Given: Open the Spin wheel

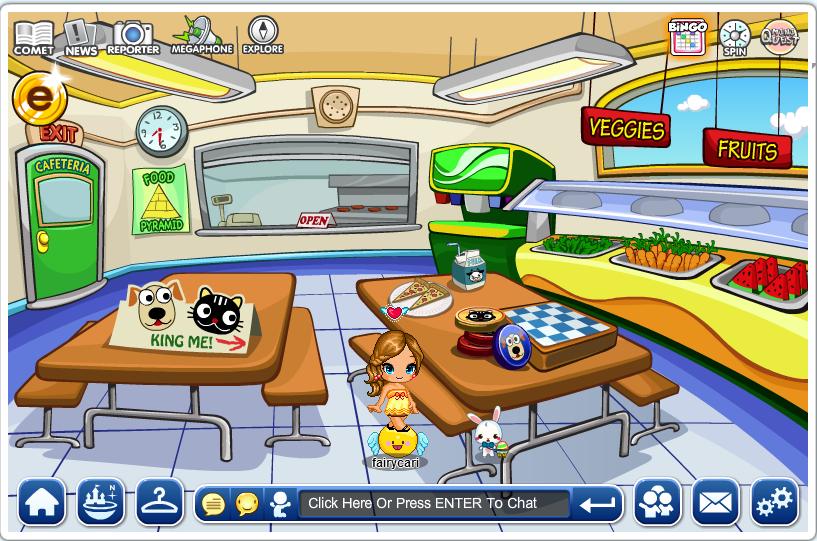Looking at the screenshot, I should [x=735, y=38].
